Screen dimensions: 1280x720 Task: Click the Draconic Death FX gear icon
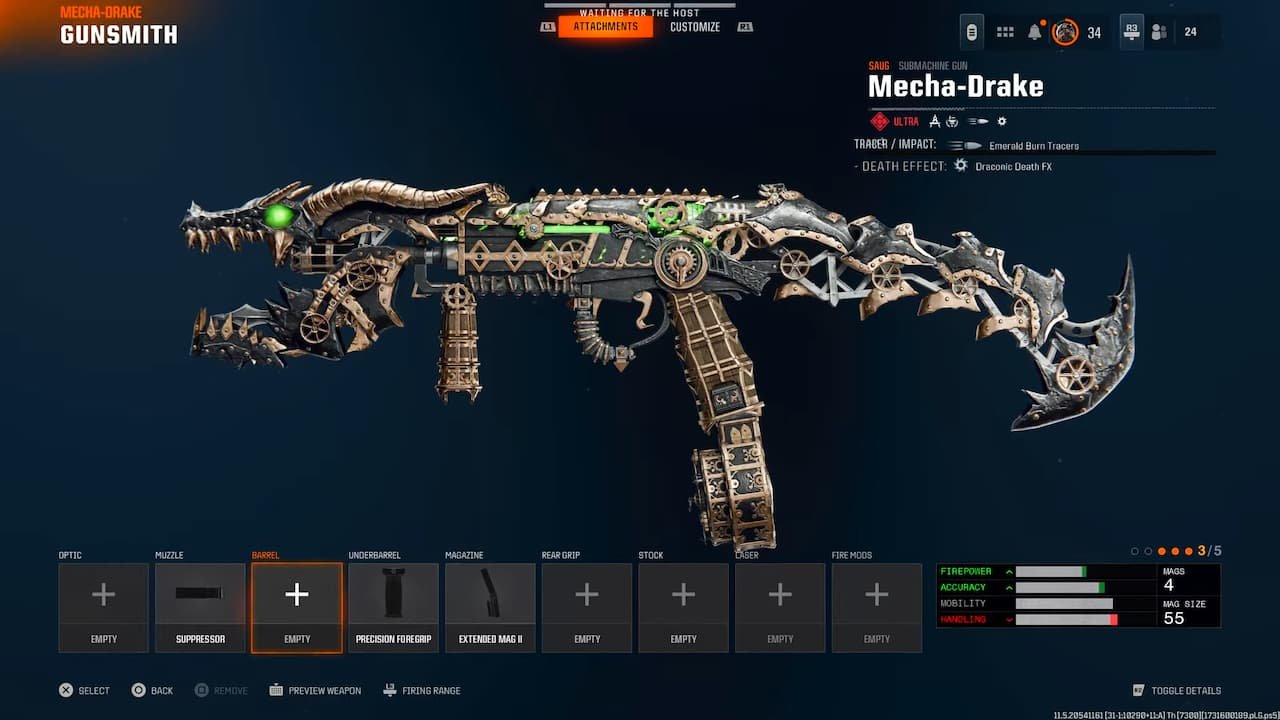958,165
